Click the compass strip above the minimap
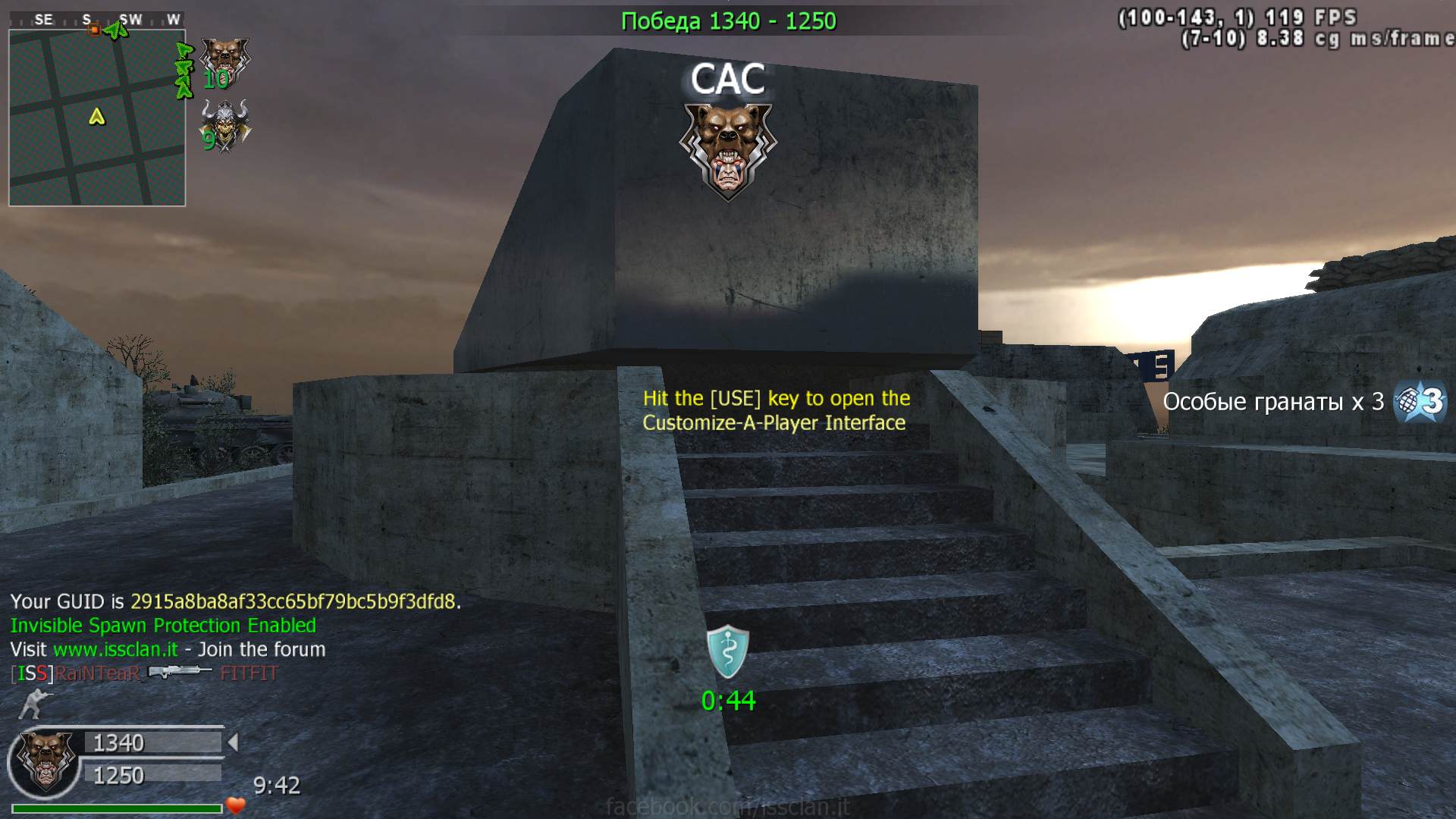 click(x=97, y=20)
